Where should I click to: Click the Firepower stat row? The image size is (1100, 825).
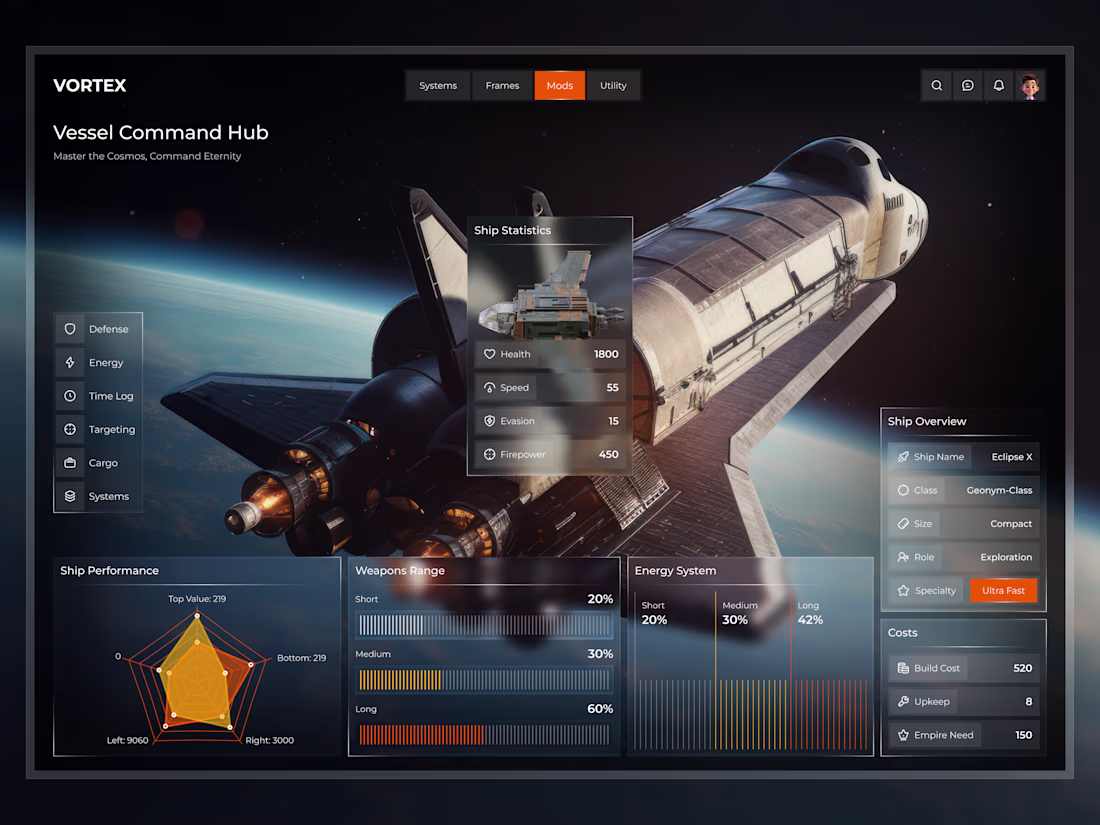coord(550,455)
